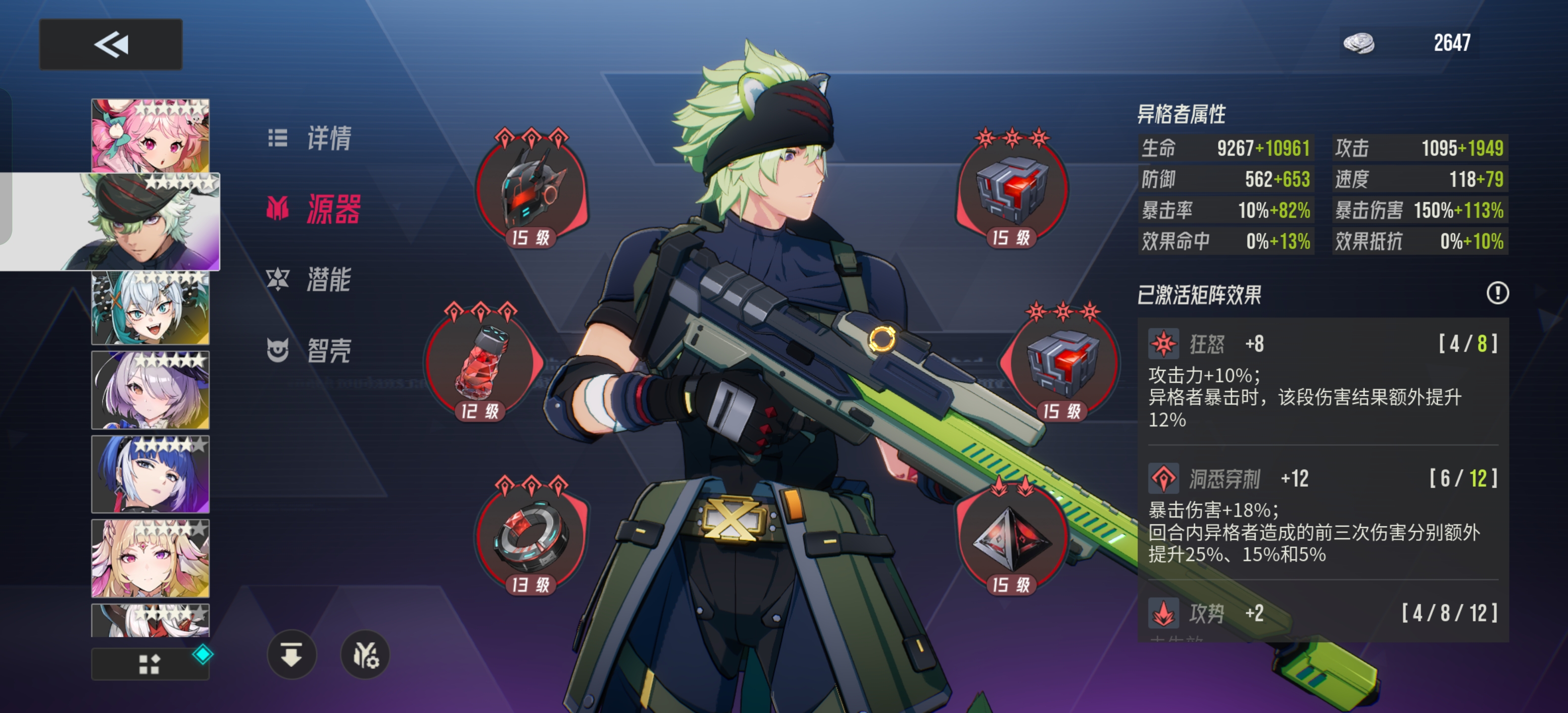
Task: Go back with the double-arrow button
Action: (x=111, y=45)
